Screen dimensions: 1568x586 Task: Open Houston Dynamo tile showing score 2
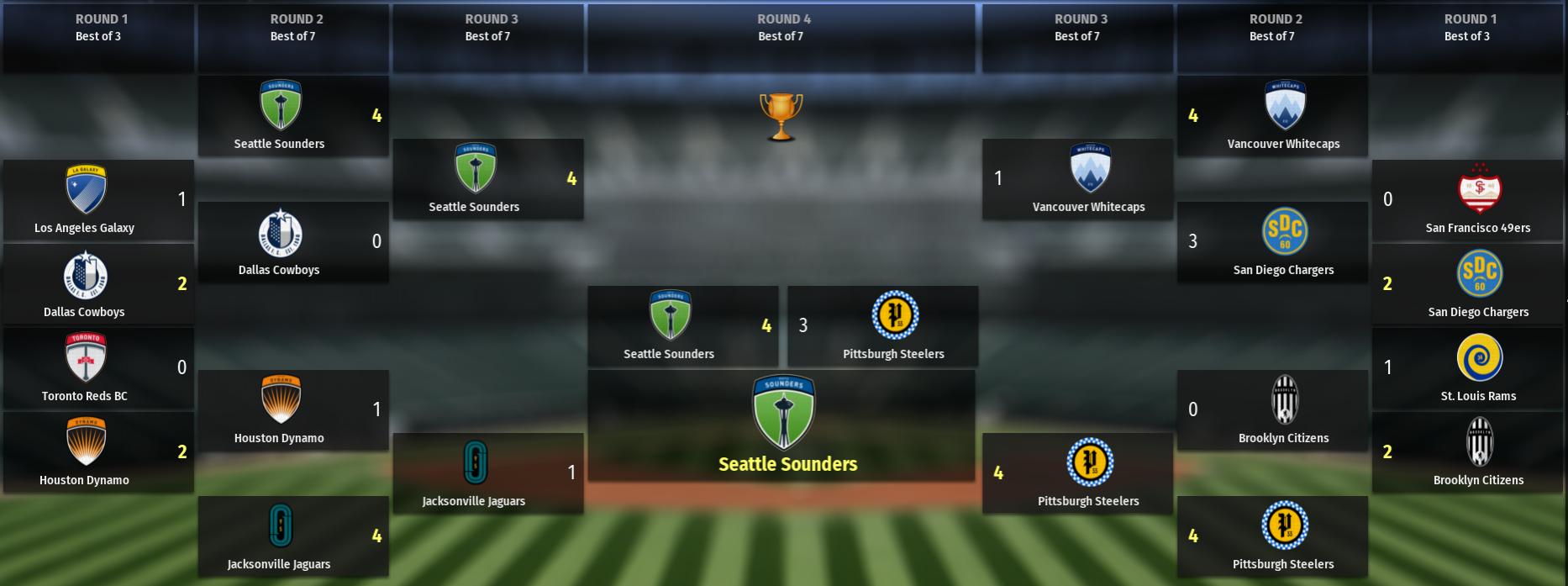point(98,452)
